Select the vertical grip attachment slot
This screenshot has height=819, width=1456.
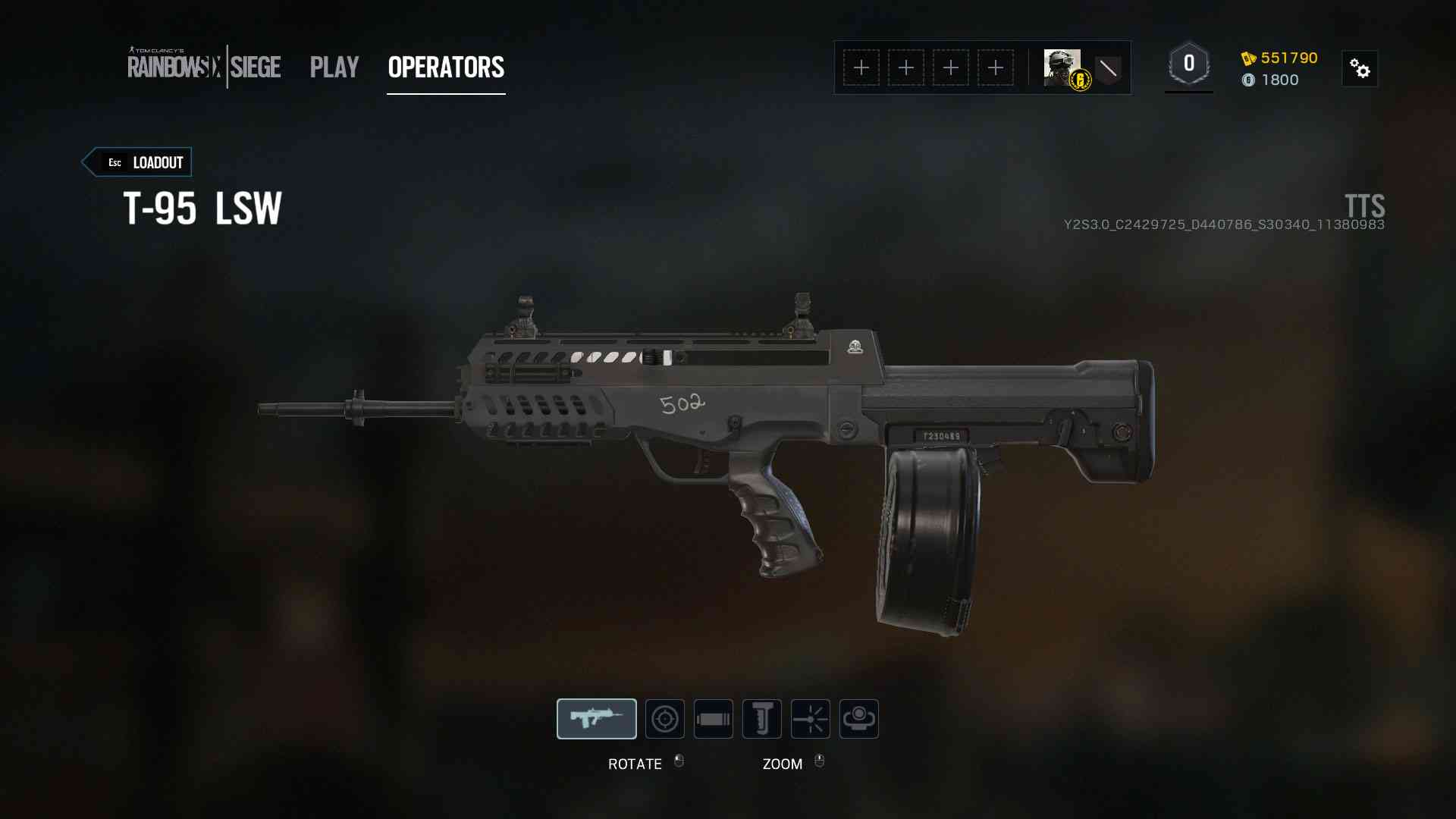(762, 719)
